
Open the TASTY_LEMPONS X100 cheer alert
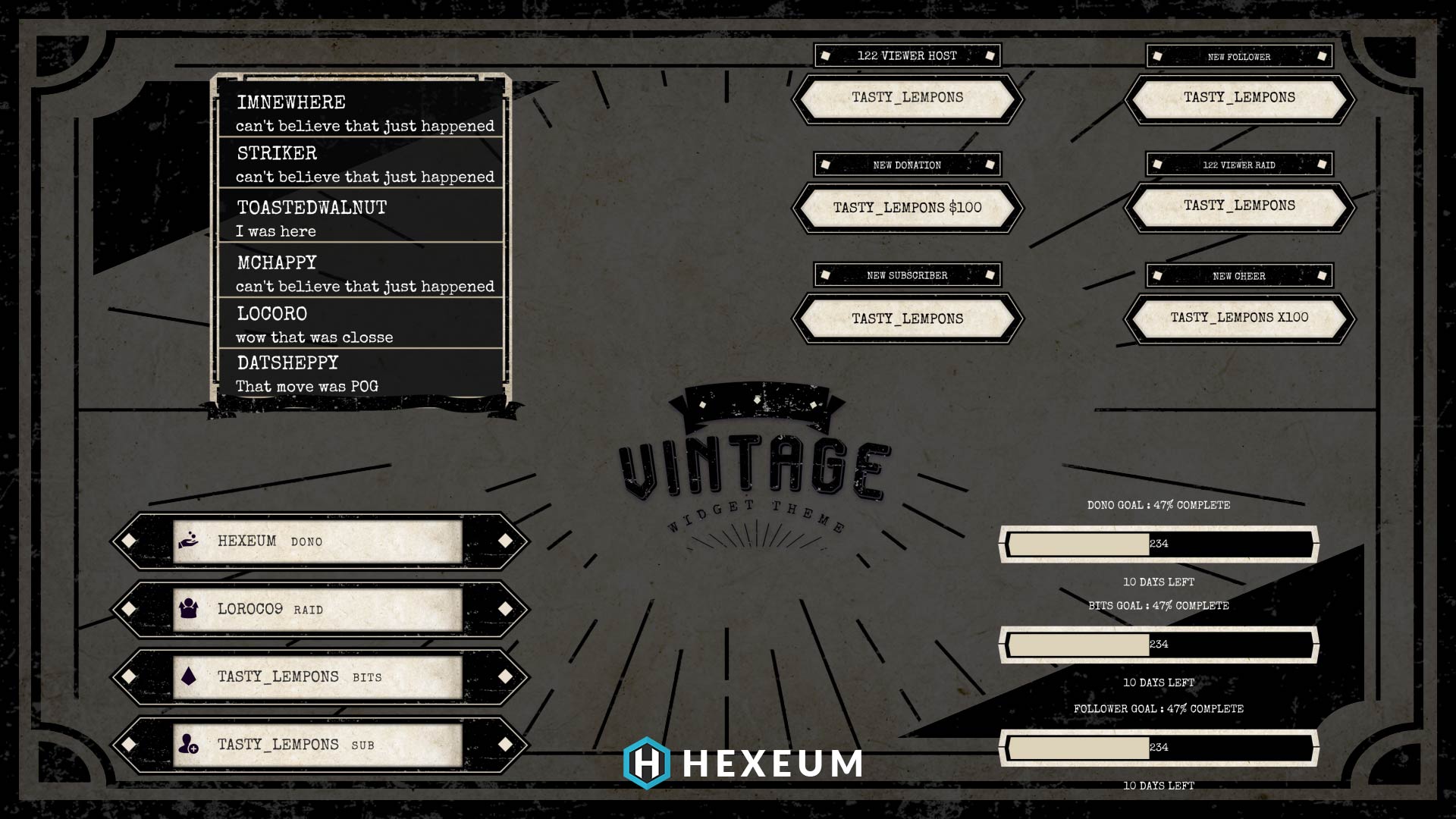pyautogui.click(x=1239, y=318)
